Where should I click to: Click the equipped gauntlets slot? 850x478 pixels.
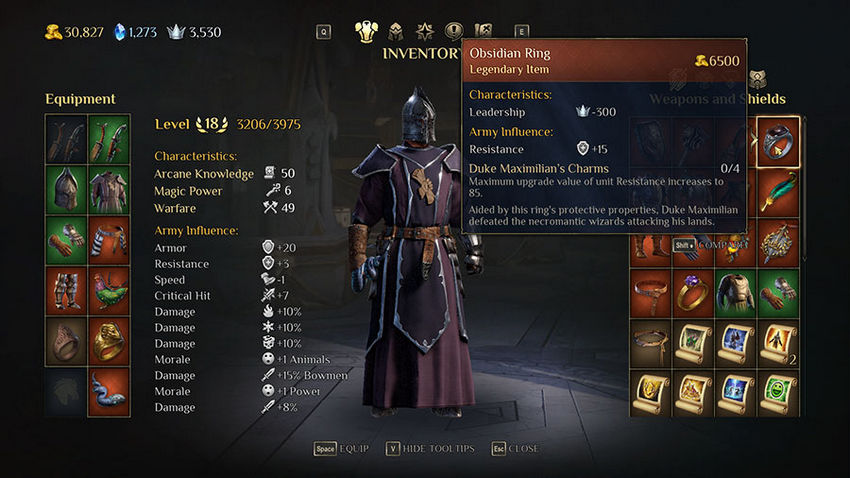point(66,240)
